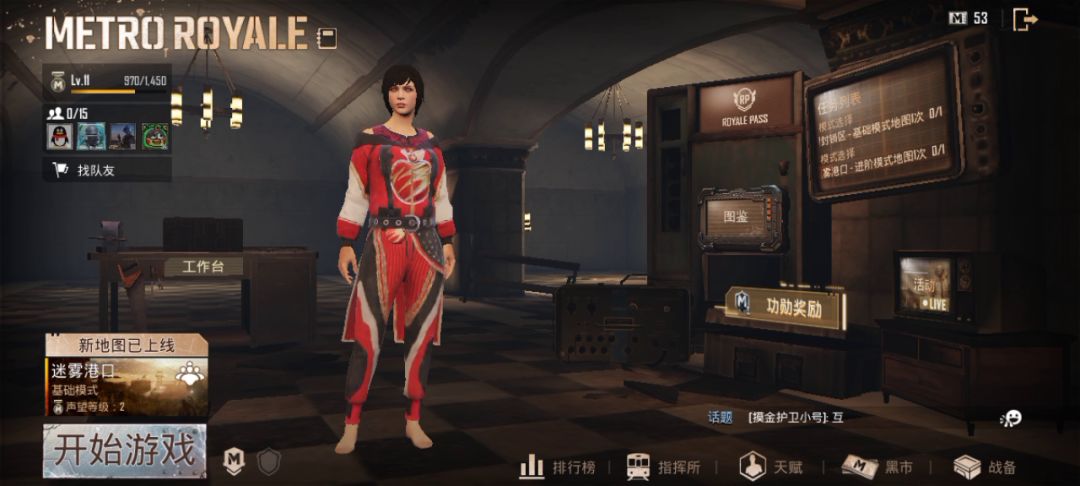This screenshot has height=486, width=1080.
Task: Start the game with 开始游戏 button
Action: [x=125, y=450]
